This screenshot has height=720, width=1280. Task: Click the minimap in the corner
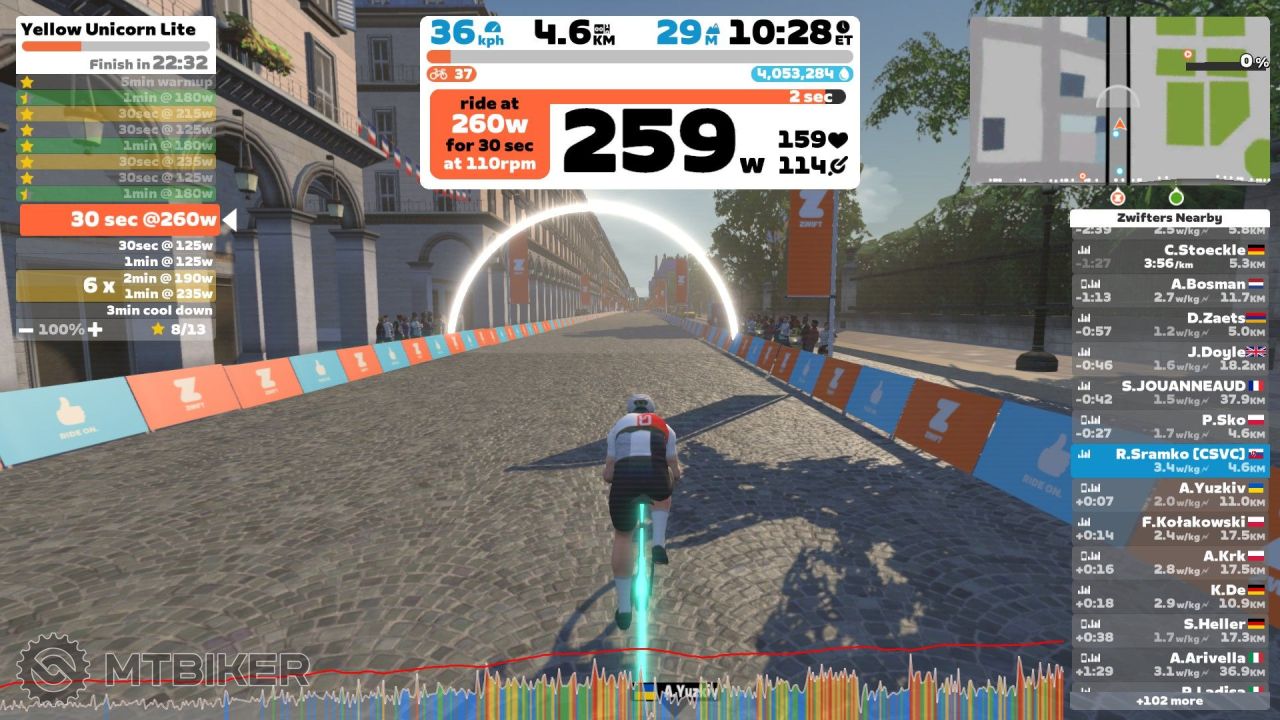pos(1119,100)
